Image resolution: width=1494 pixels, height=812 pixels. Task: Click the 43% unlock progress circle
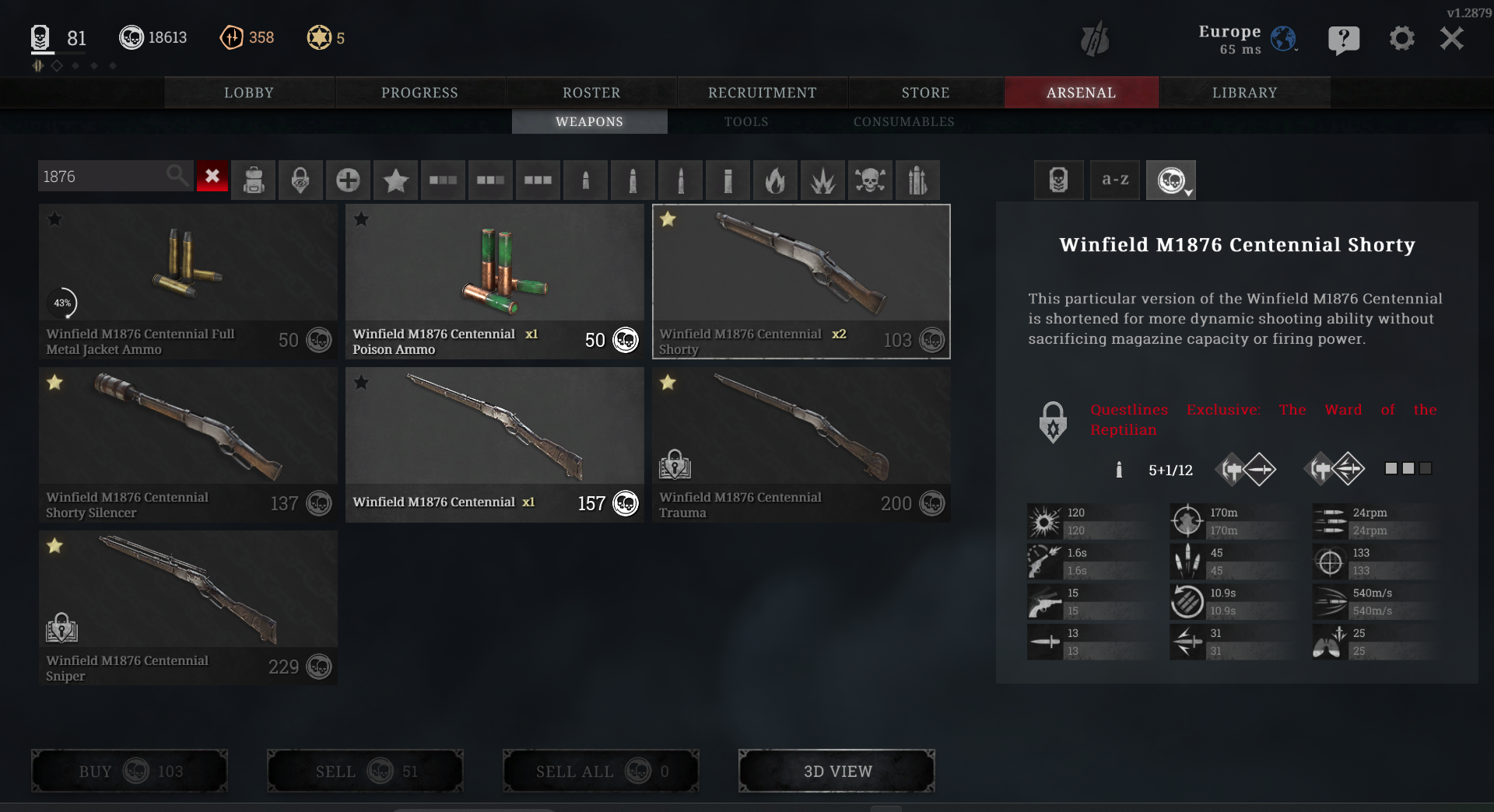[x=63, y=303]
